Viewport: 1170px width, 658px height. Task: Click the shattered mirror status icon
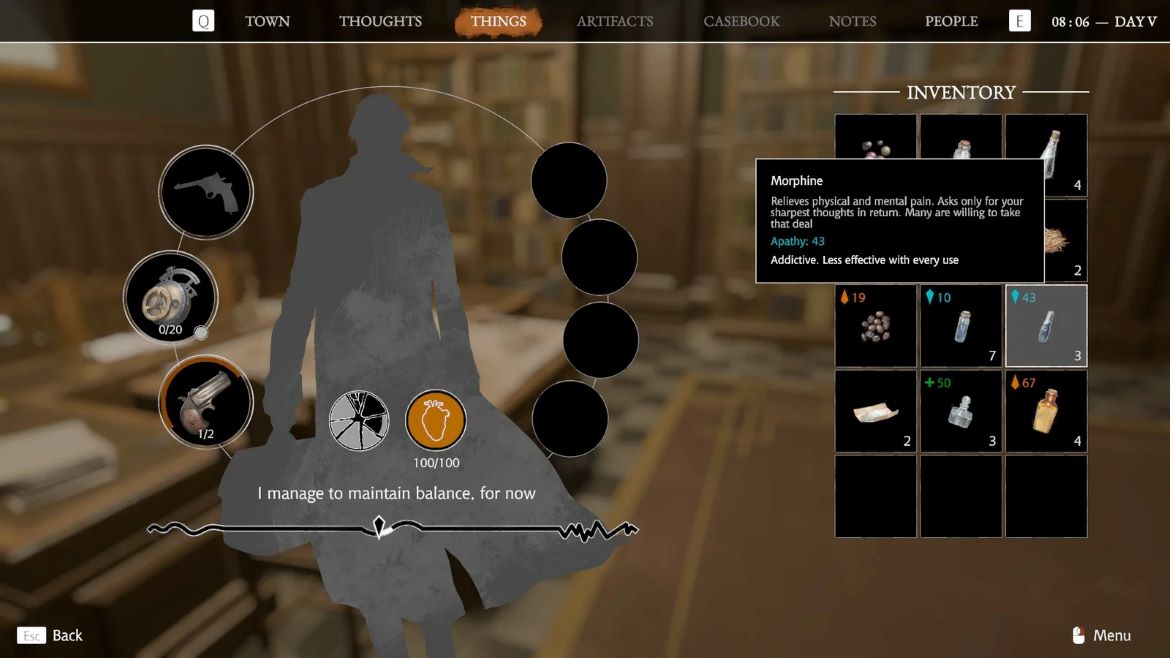coord(360,420)
